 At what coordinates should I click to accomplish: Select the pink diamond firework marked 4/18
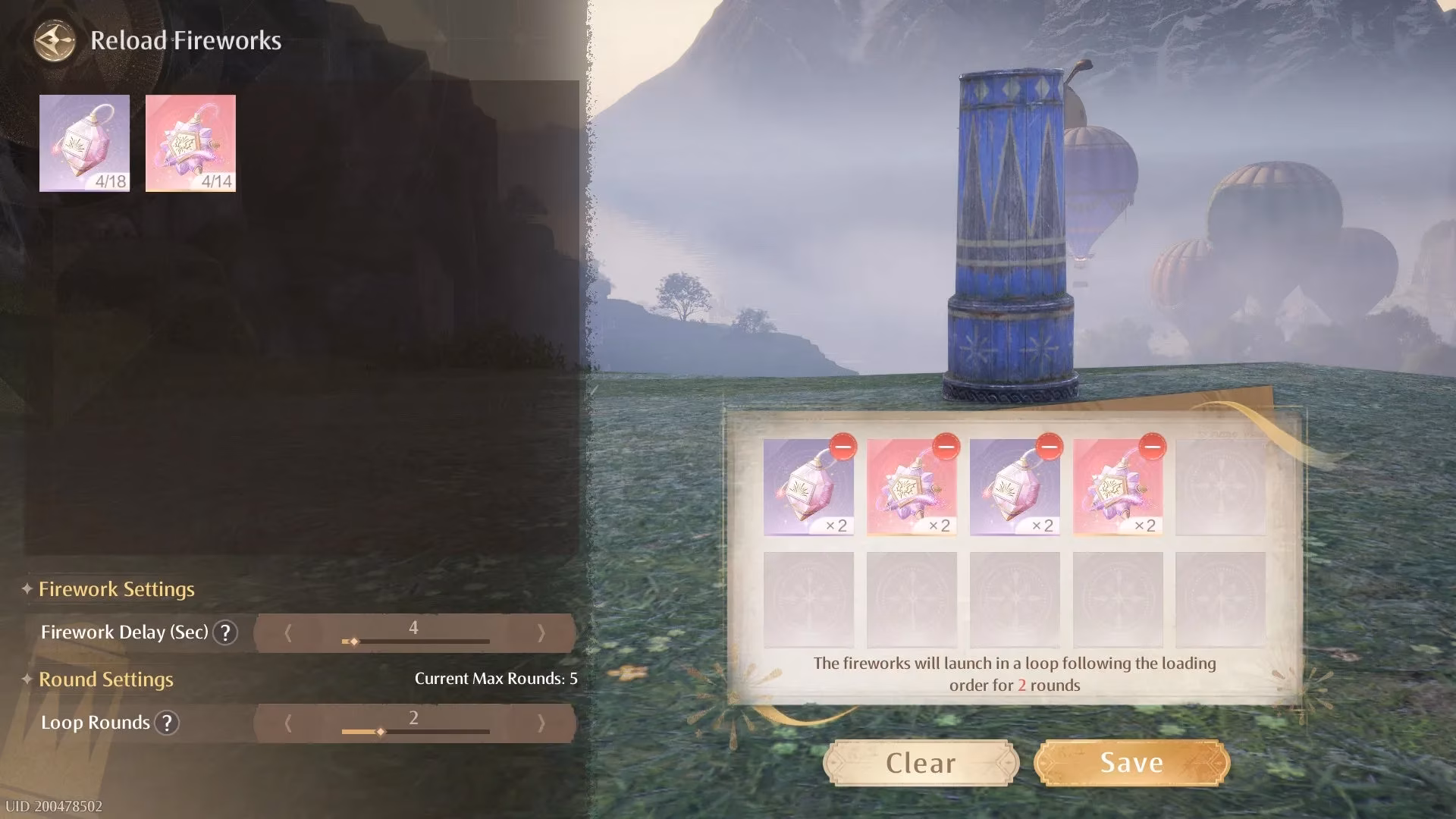84,144
